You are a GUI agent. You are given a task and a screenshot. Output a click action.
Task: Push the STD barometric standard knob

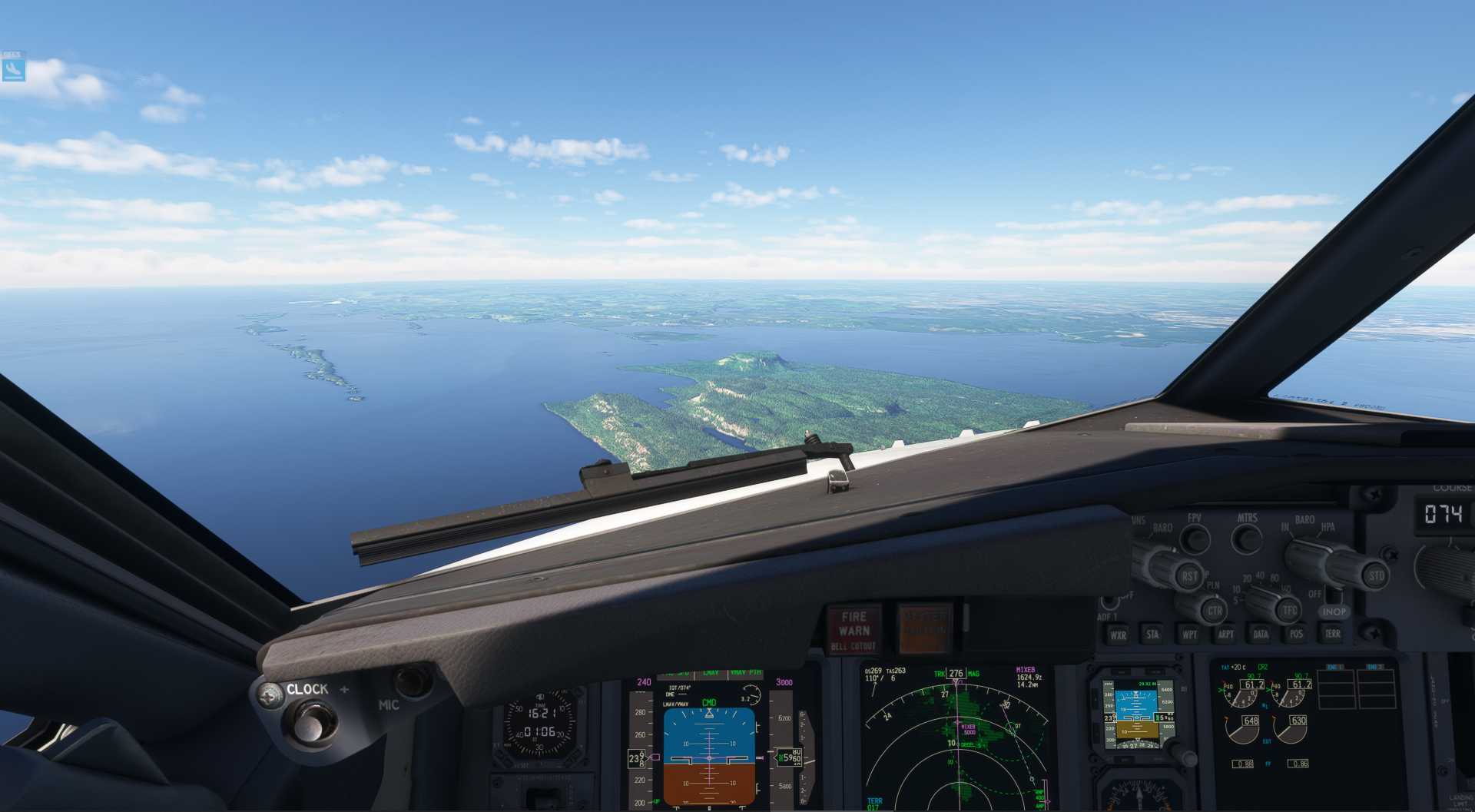pos(1374,575)
